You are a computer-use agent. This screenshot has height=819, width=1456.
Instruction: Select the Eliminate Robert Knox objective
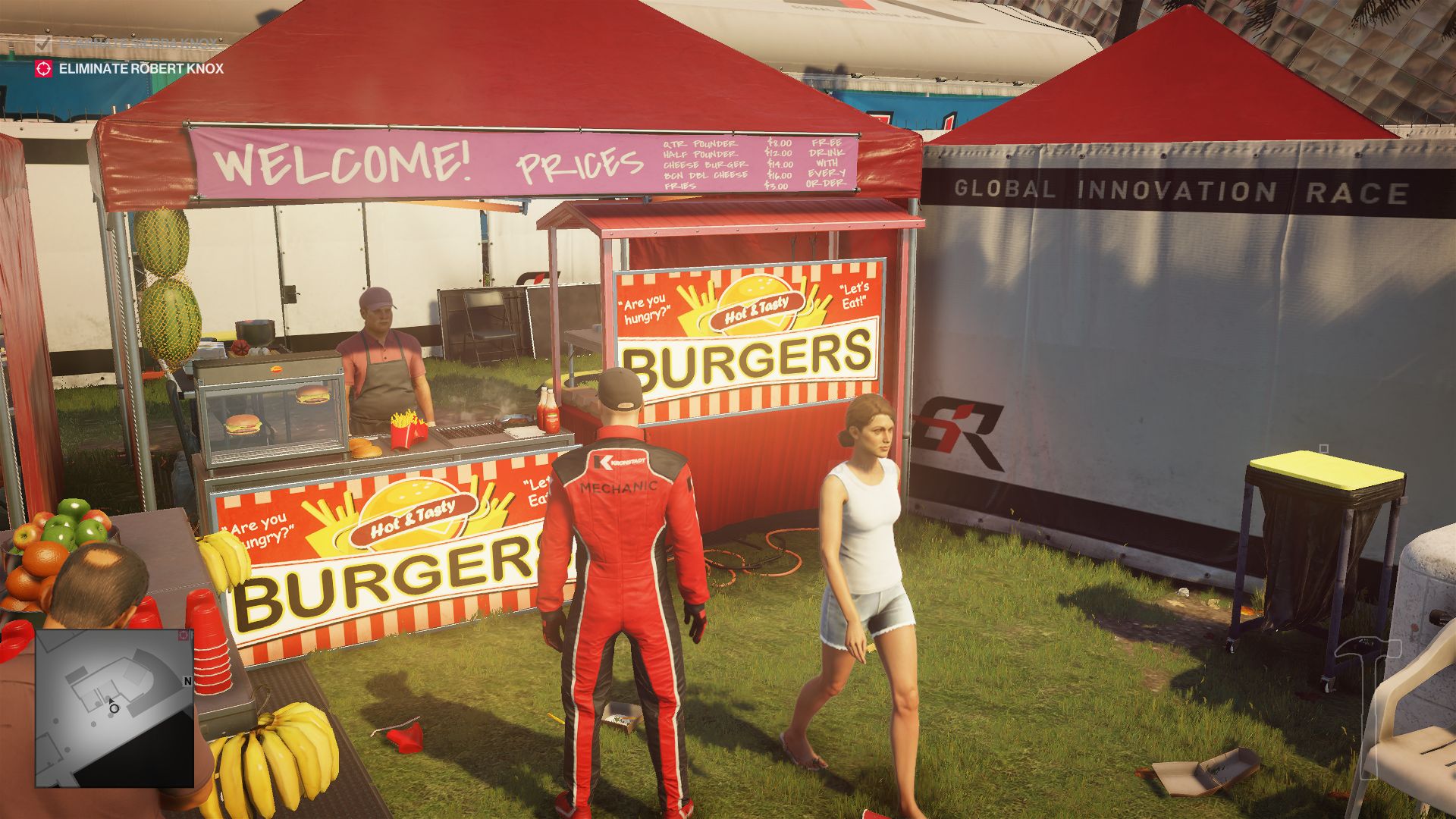tap(140, 68)
